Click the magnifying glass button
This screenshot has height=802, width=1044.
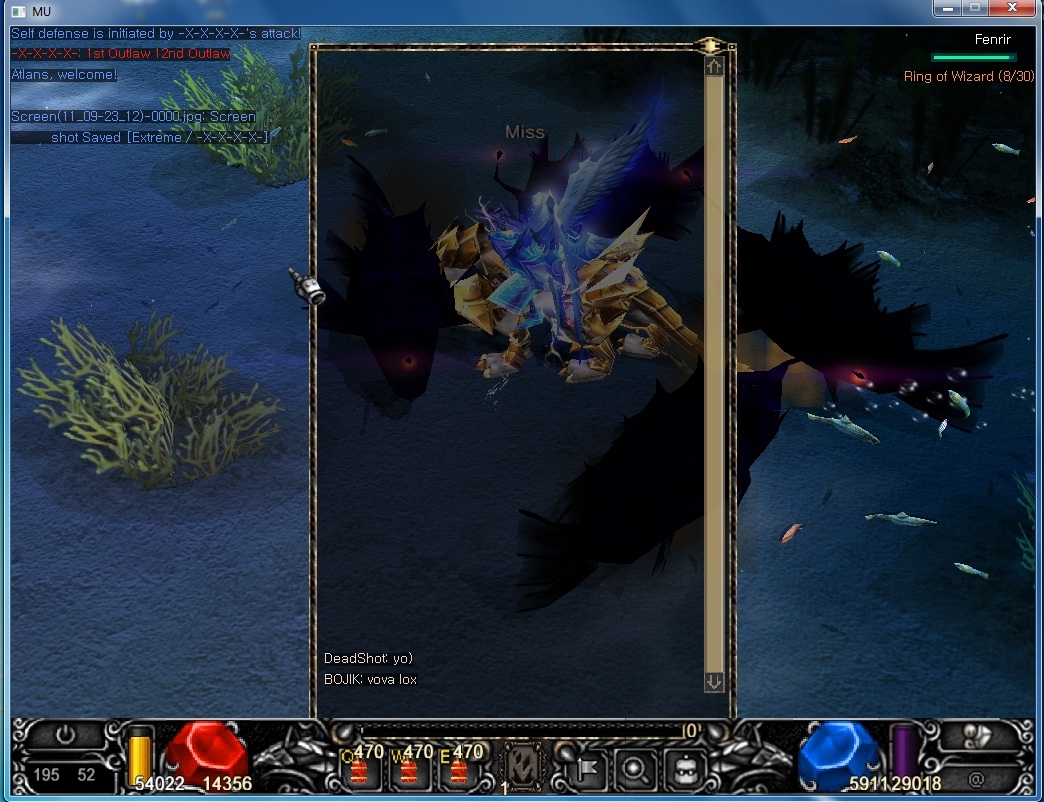tap(635, 768)
